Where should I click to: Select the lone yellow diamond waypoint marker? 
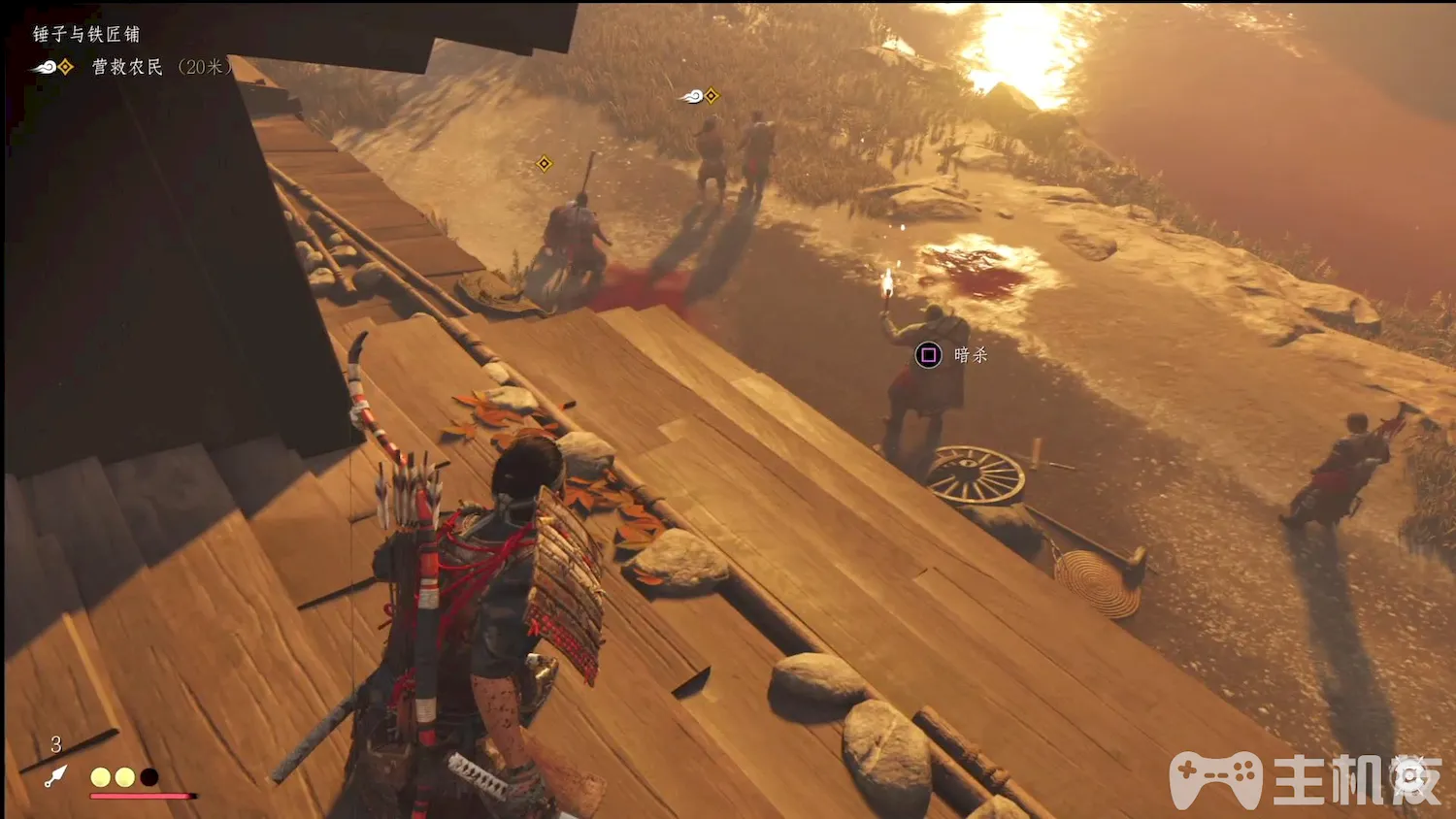click(545, 163)
